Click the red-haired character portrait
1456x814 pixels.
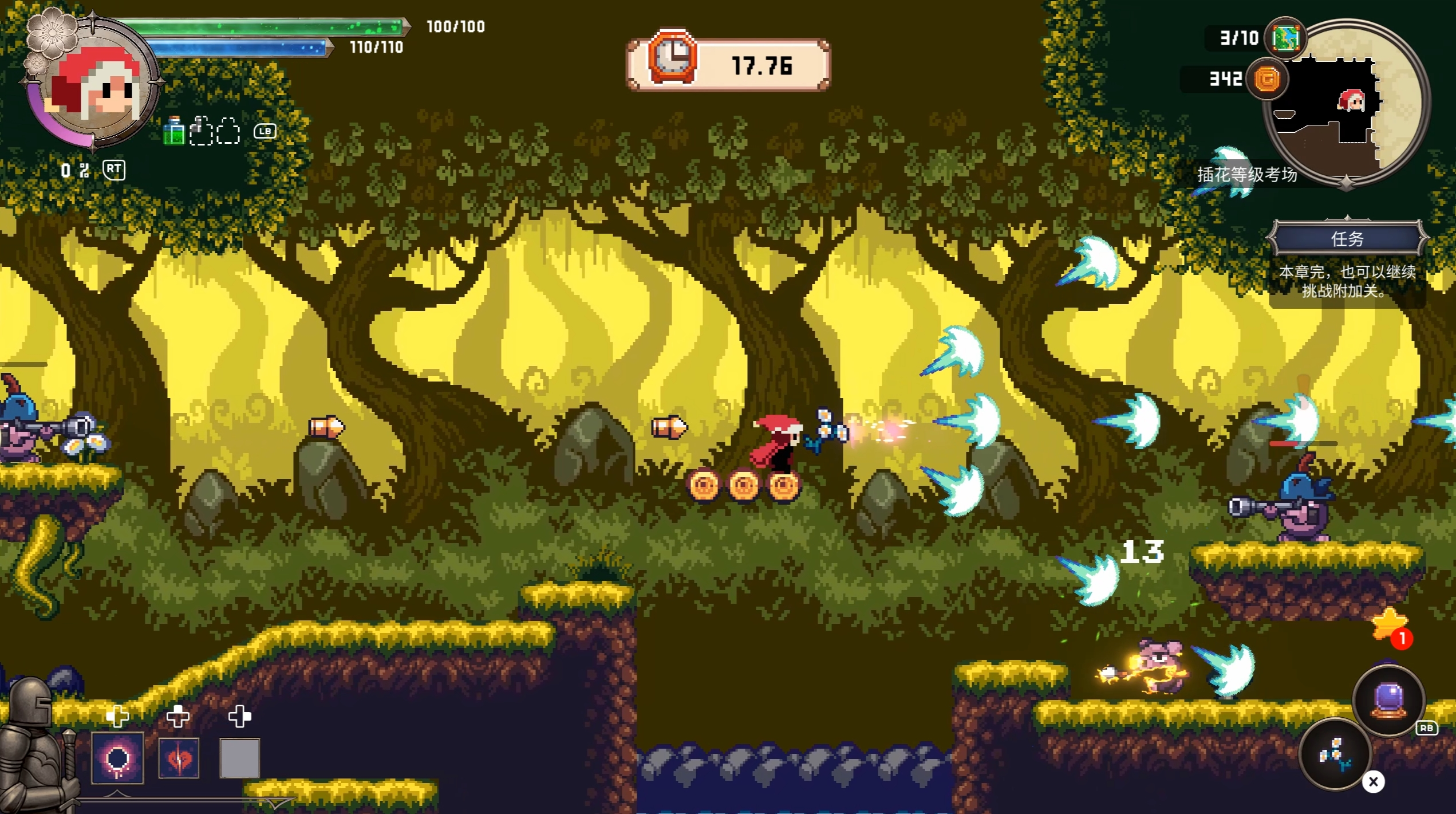(x=94, y=86)
